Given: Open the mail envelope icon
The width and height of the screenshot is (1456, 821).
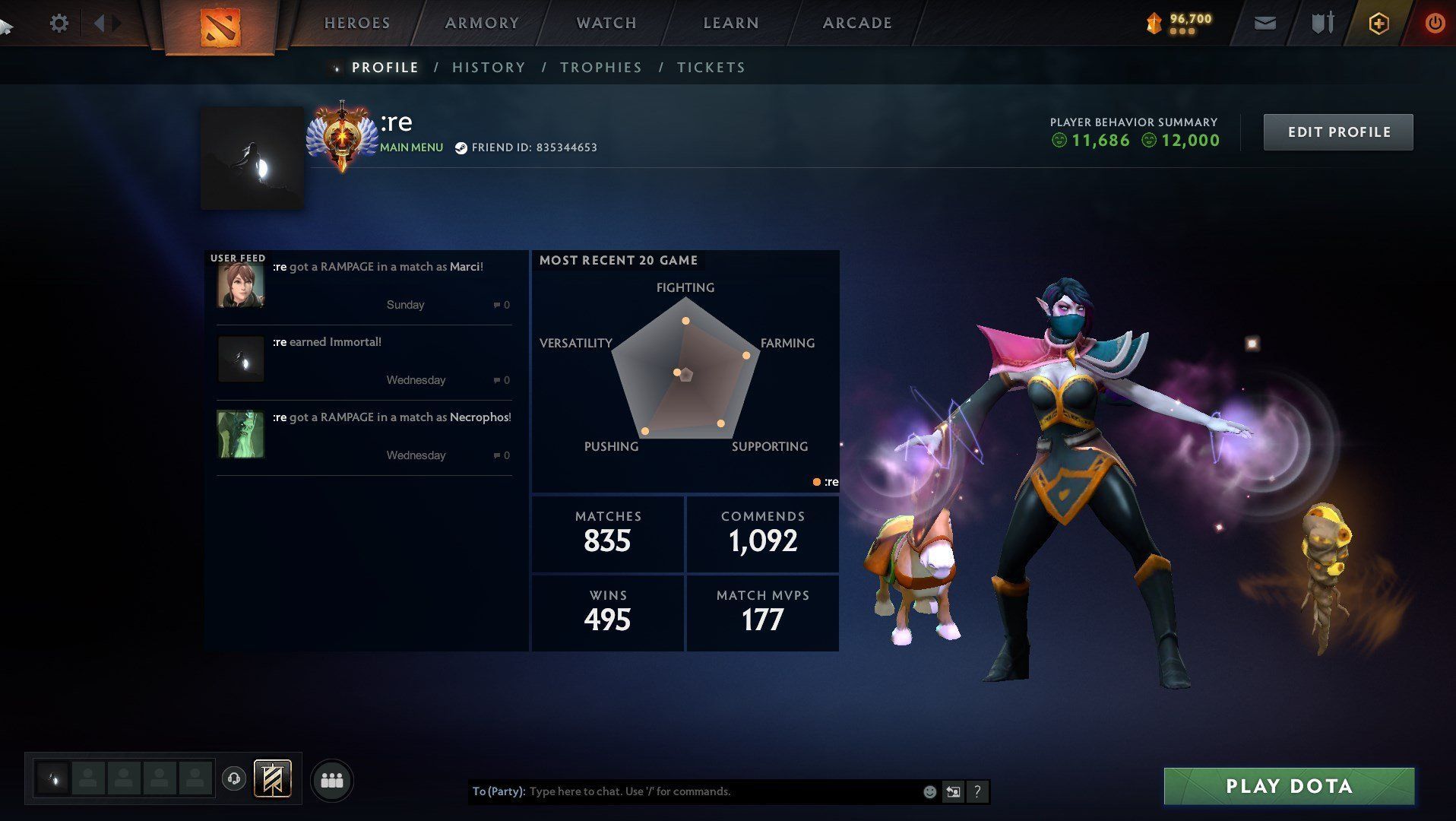Looking at the screenshot, I should point(1265,24).
